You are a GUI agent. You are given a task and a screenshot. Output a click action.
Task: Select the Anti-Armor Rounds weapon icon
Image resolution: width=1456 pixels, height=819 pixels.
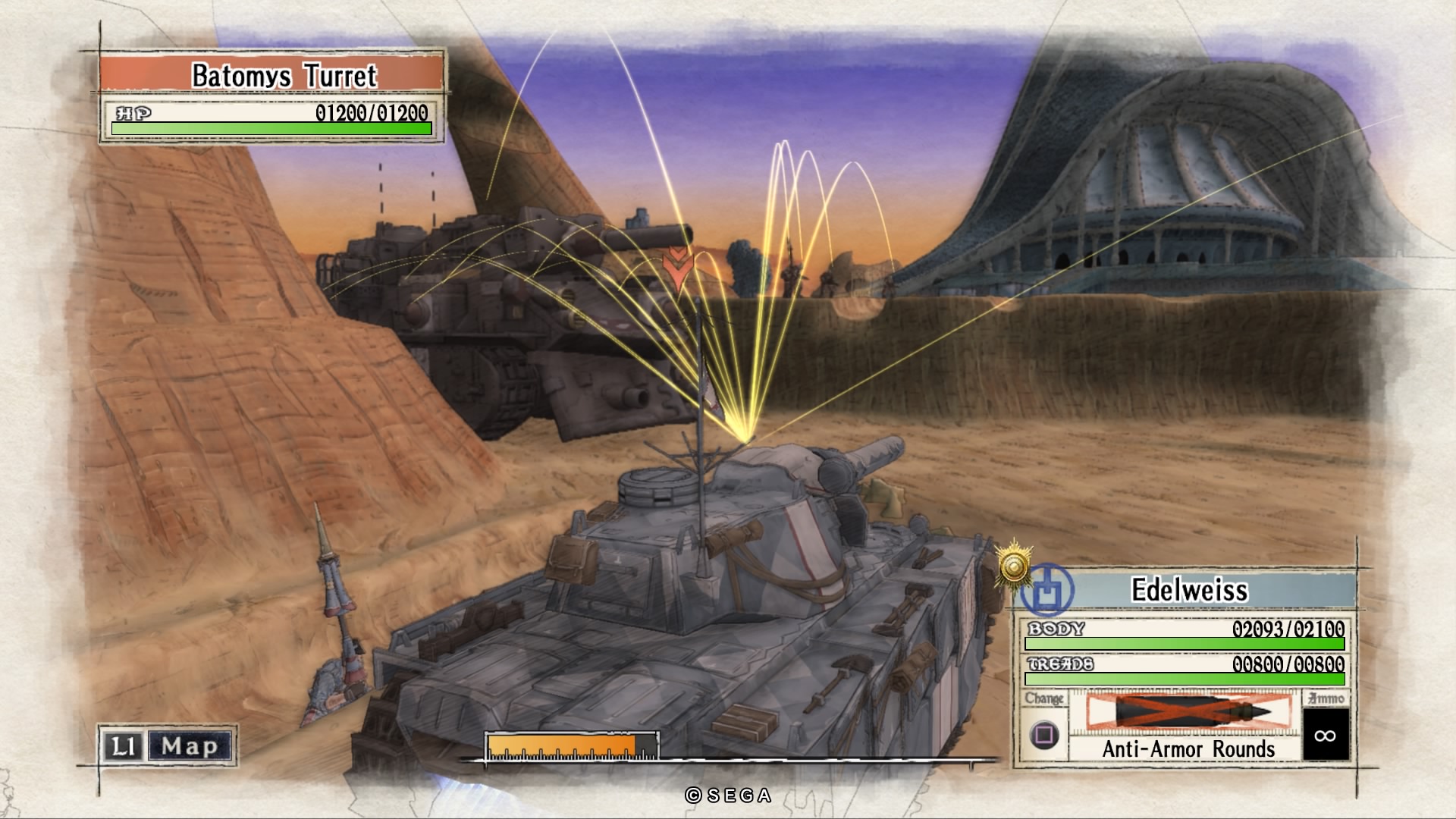click(x=1188, y=712)
